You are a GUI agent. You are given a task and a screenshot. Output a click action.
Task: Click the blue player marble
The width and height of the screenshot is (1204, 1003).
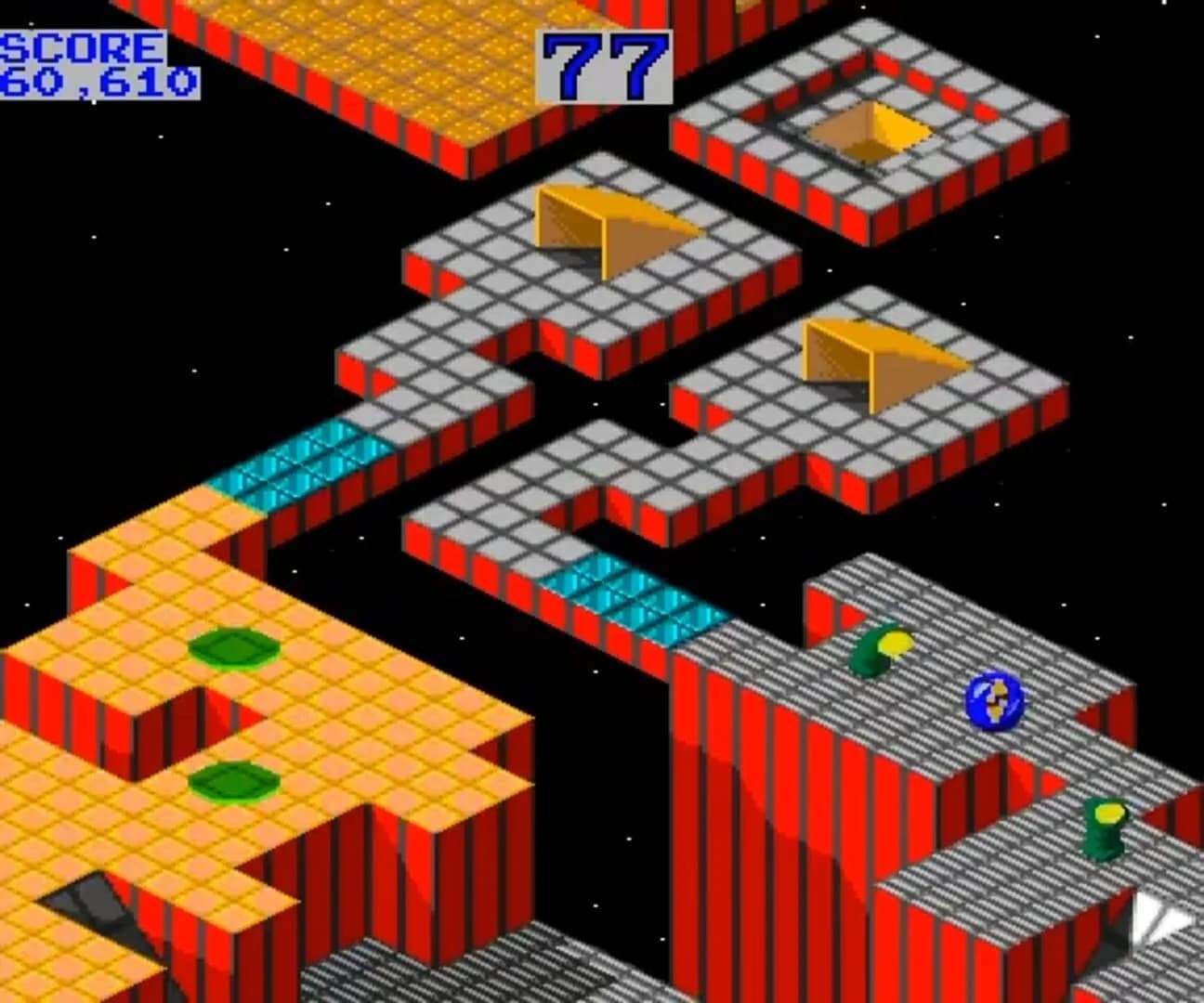point(997,702)
